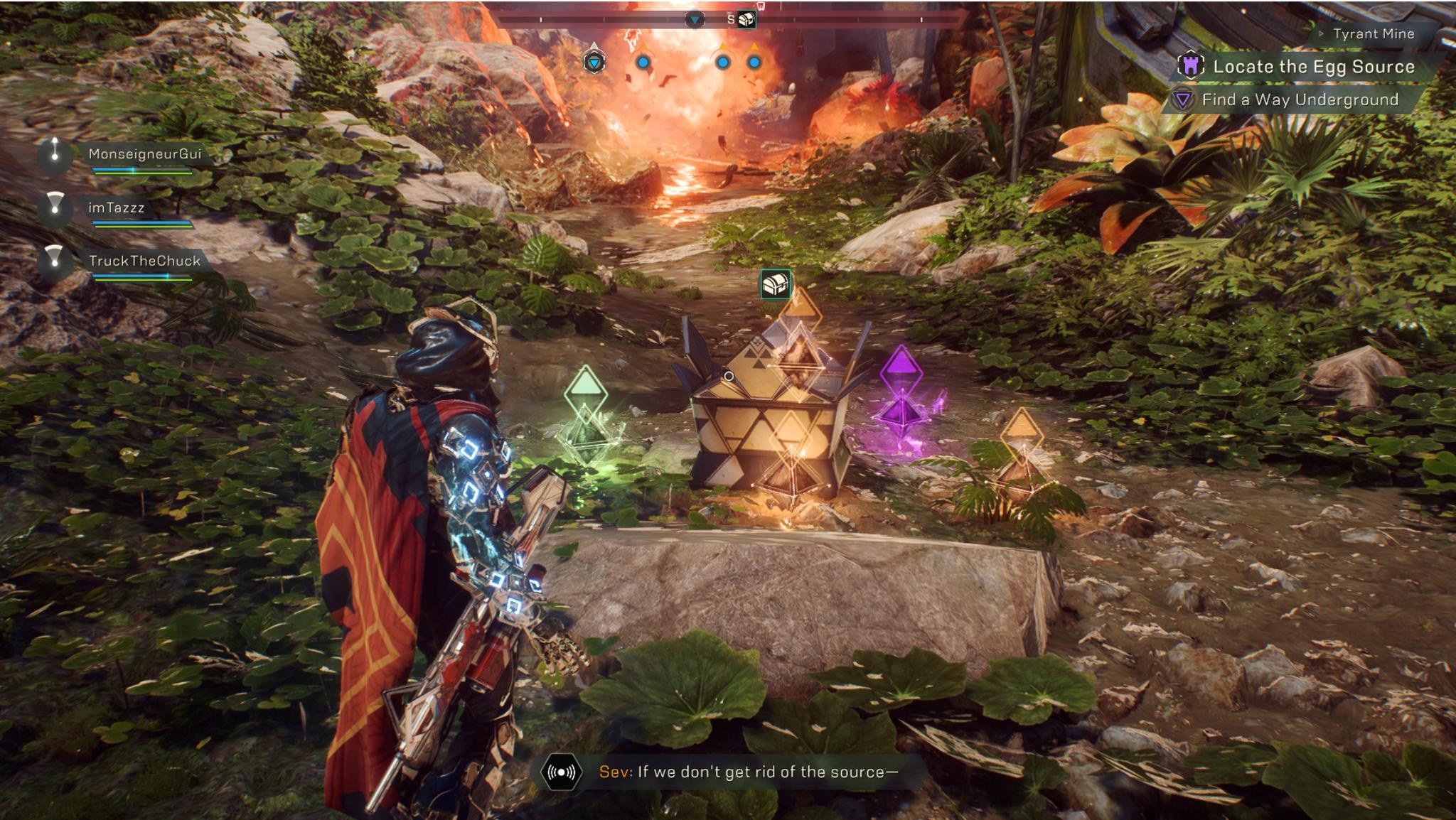Open the Locate the Egg Source objective
This screenshot has width=1456, height=820.
(1313, 67)
